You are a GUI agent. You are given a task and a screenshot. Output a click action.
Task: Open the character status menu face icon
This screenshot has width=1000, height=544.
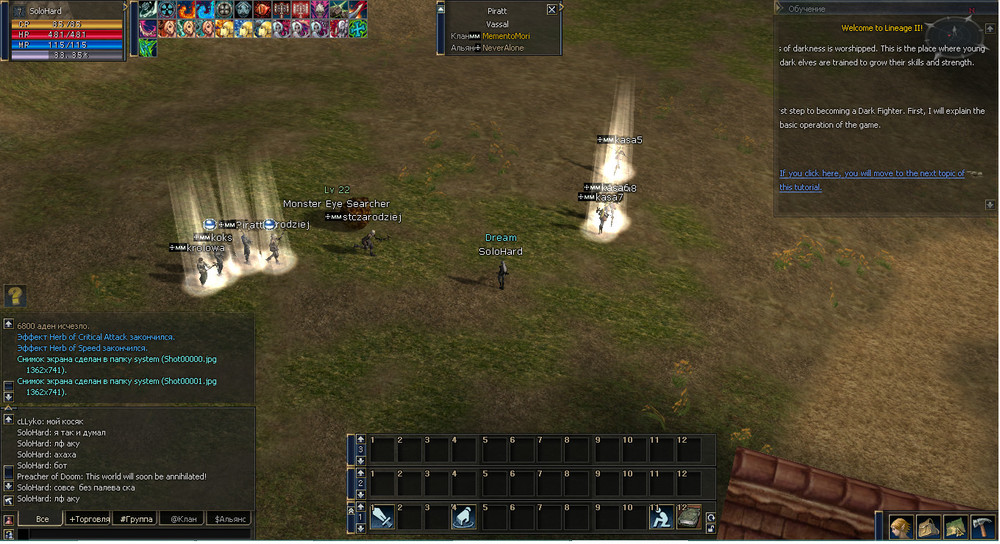(x=901, y=527)
